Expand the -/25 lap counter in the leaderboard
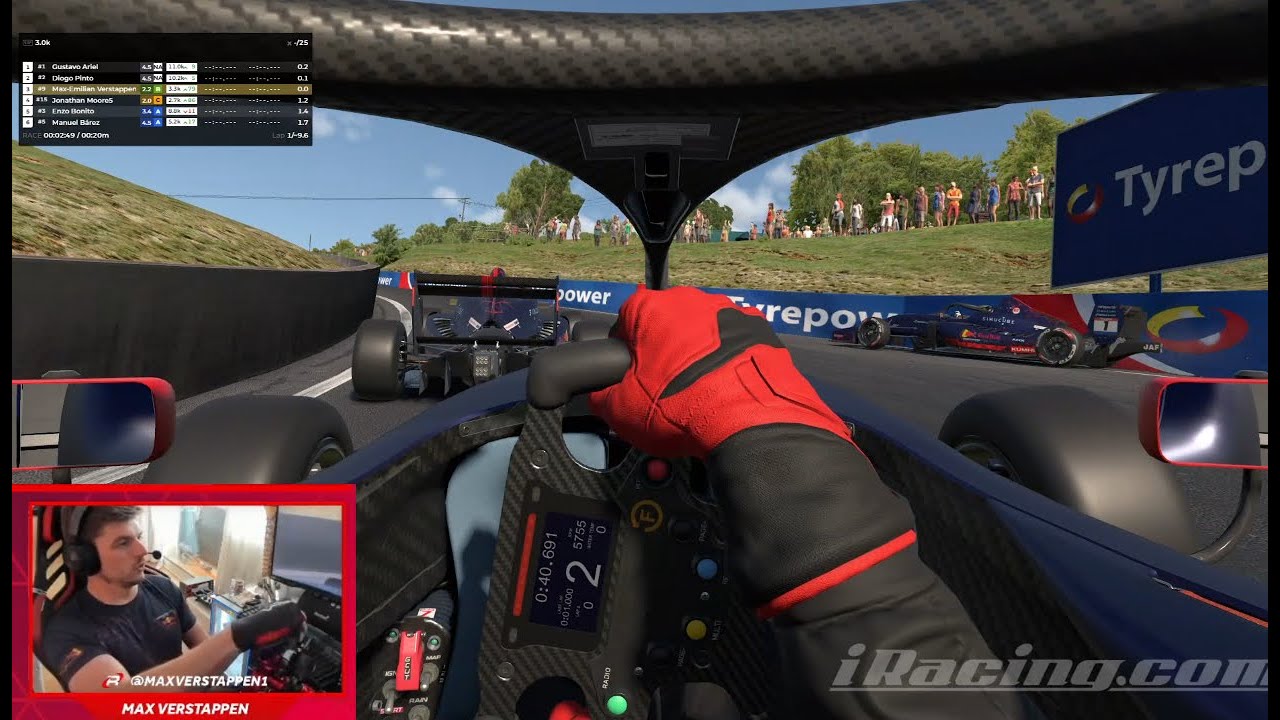 click(301, 43)
